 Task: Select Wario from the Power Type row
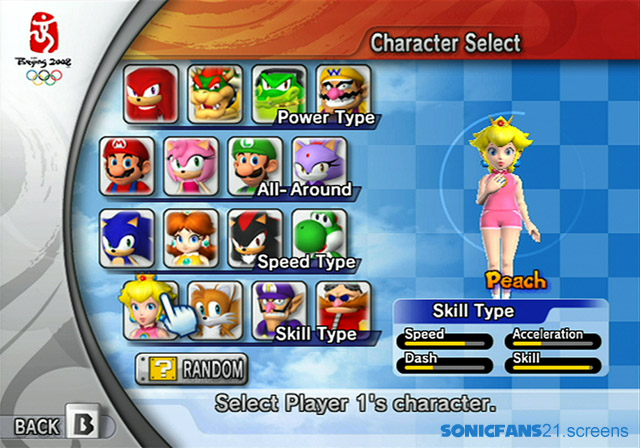tap(343, 90)
